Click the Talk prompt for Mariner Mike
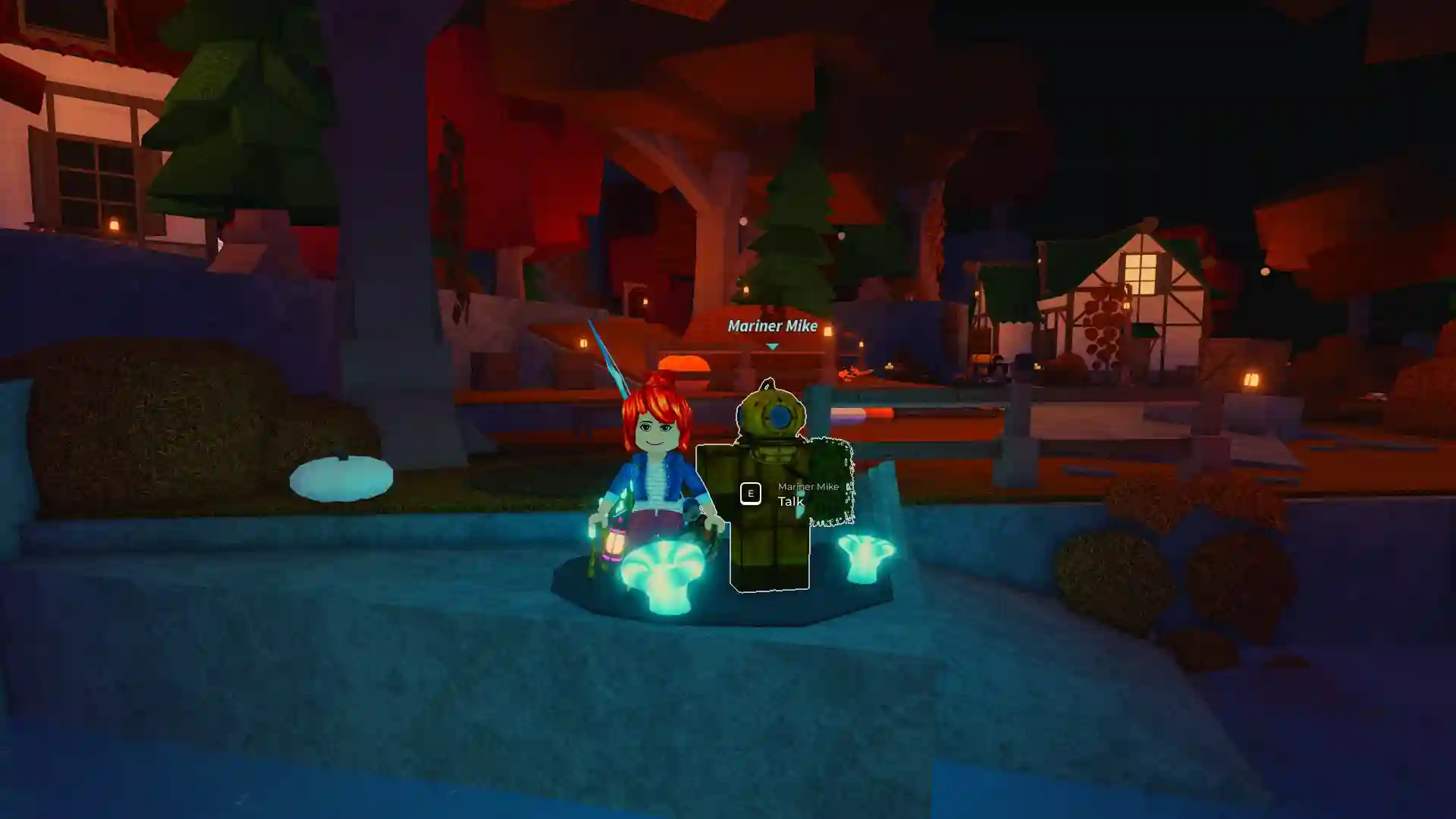1456x819 pixels. [791, 501]
